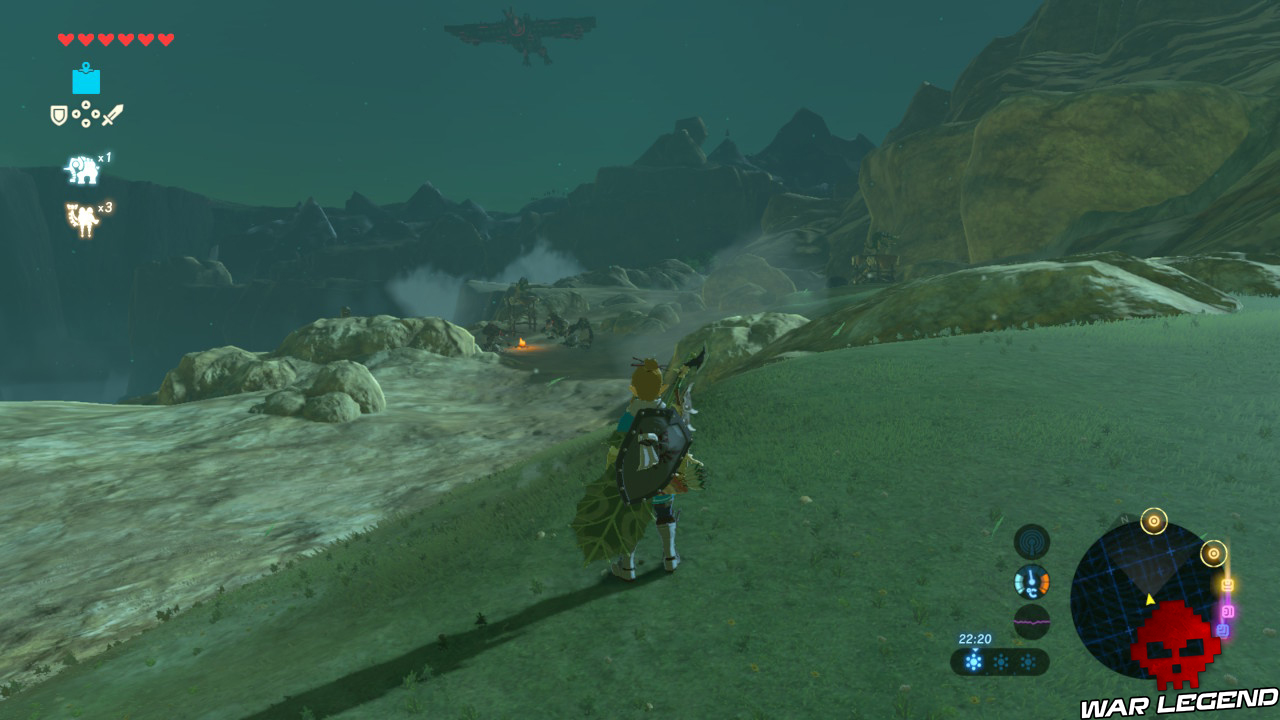Expand the N compass indicator on the minimap
The image size is (1280, 720).
[x=1124, y=520]
